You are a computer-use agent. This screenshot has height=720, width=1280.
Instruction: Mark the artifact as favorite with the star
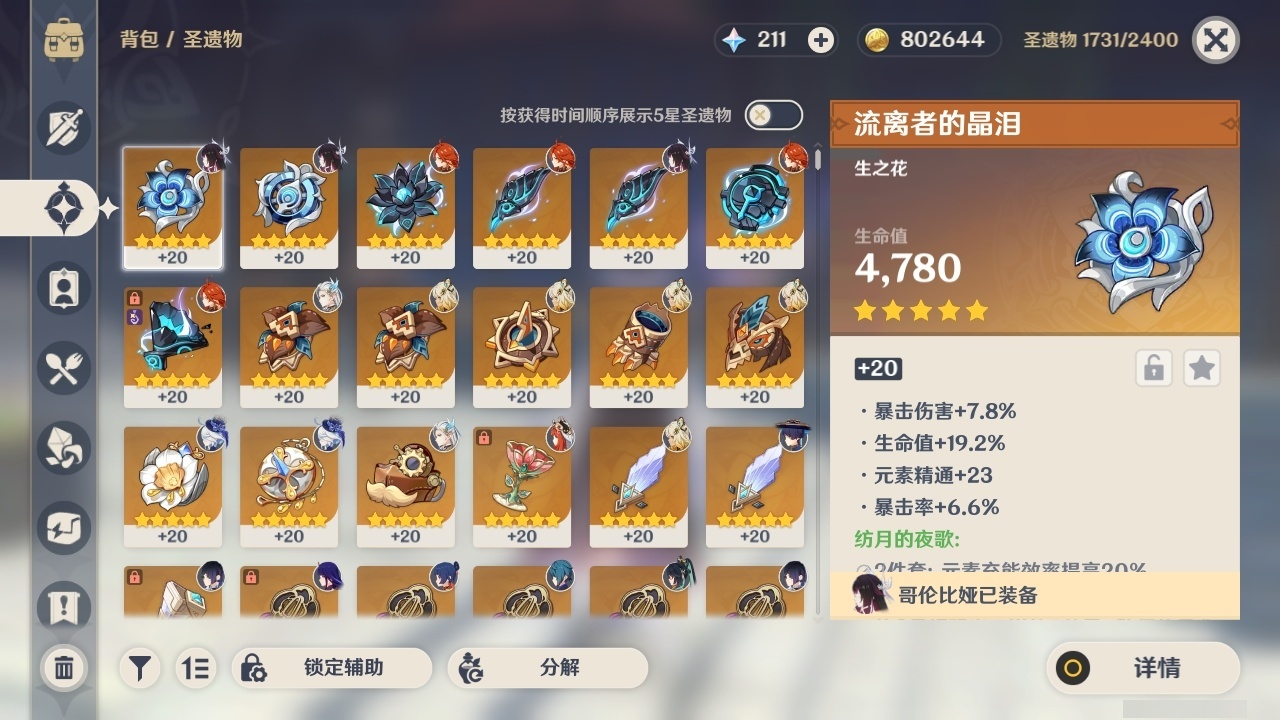[x=1201, y=368]
